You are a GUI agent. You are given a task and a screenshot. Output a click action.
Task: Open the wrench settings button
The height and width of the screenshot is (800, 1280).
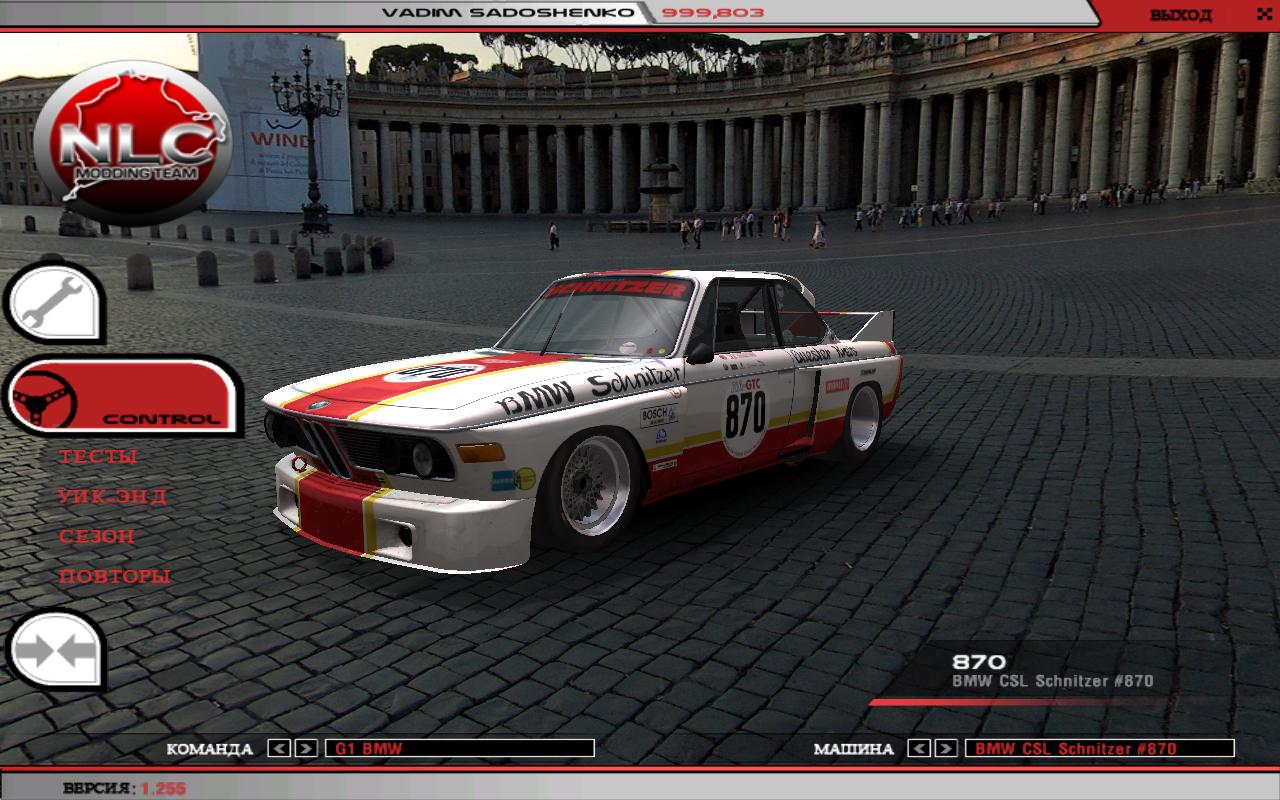point(54,299)
